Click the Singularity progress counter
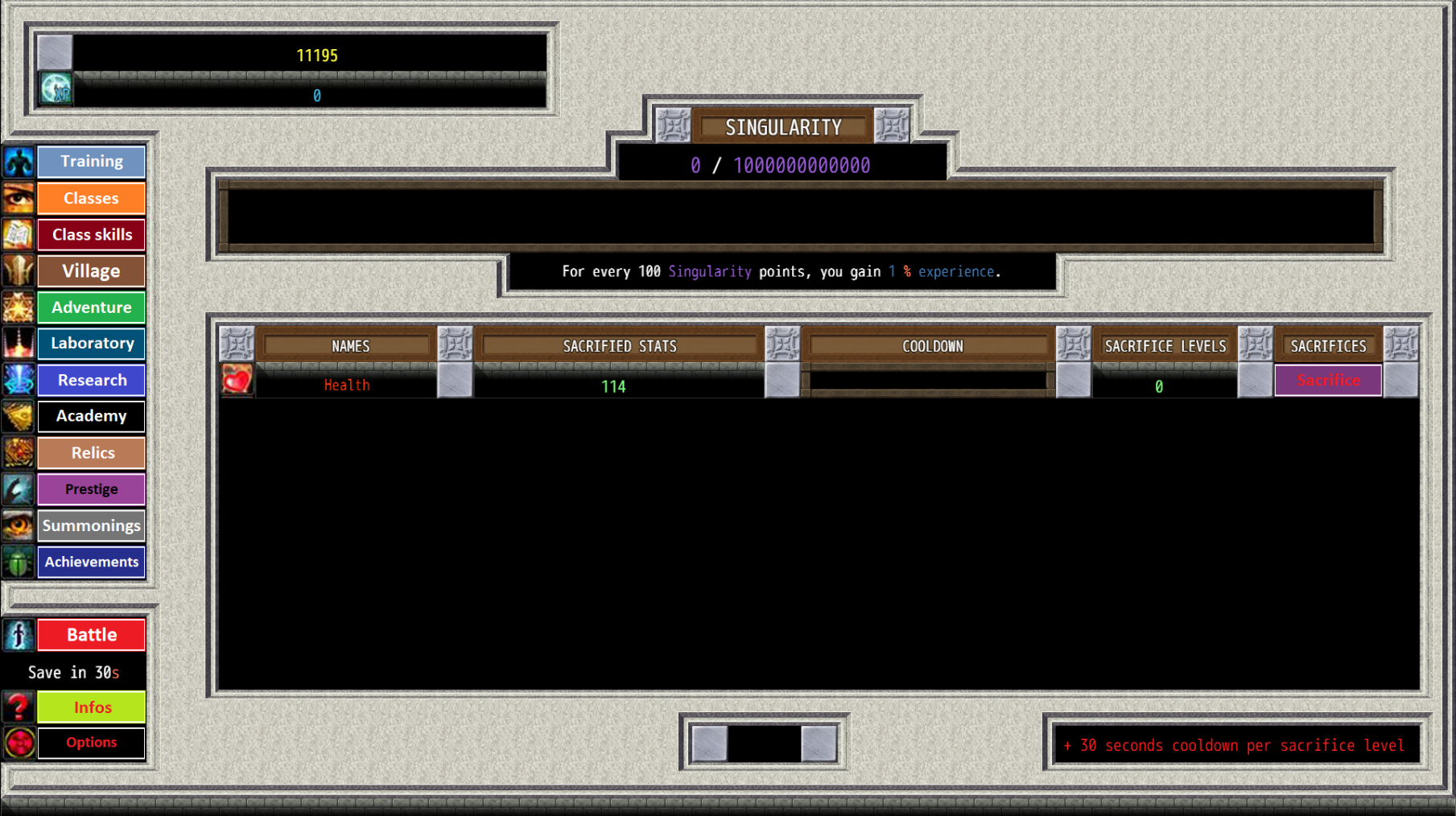This screenshot has width=1456, height=816. point(781,165)
